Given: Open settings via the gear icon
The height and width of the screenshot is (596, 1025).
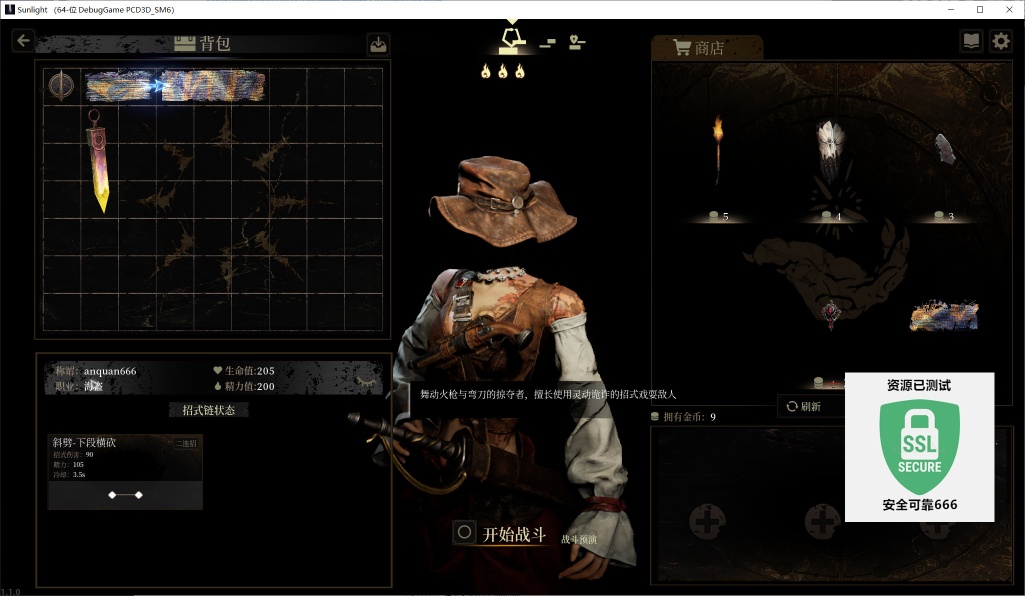Looking at the screenshot, I should click(x=1001, y=41).
